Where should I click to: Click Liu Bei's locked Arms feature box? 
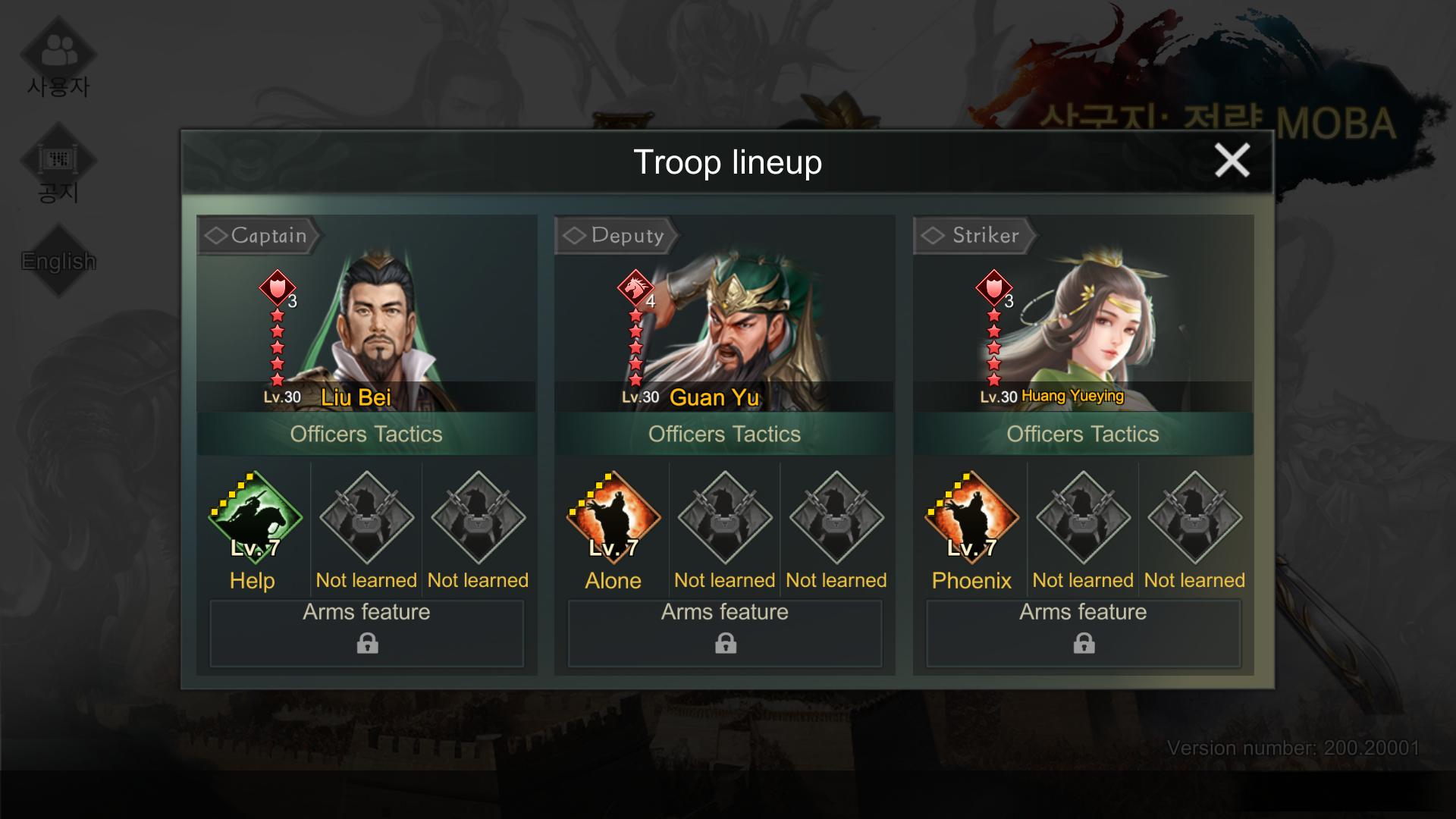[x=367, y=633]
